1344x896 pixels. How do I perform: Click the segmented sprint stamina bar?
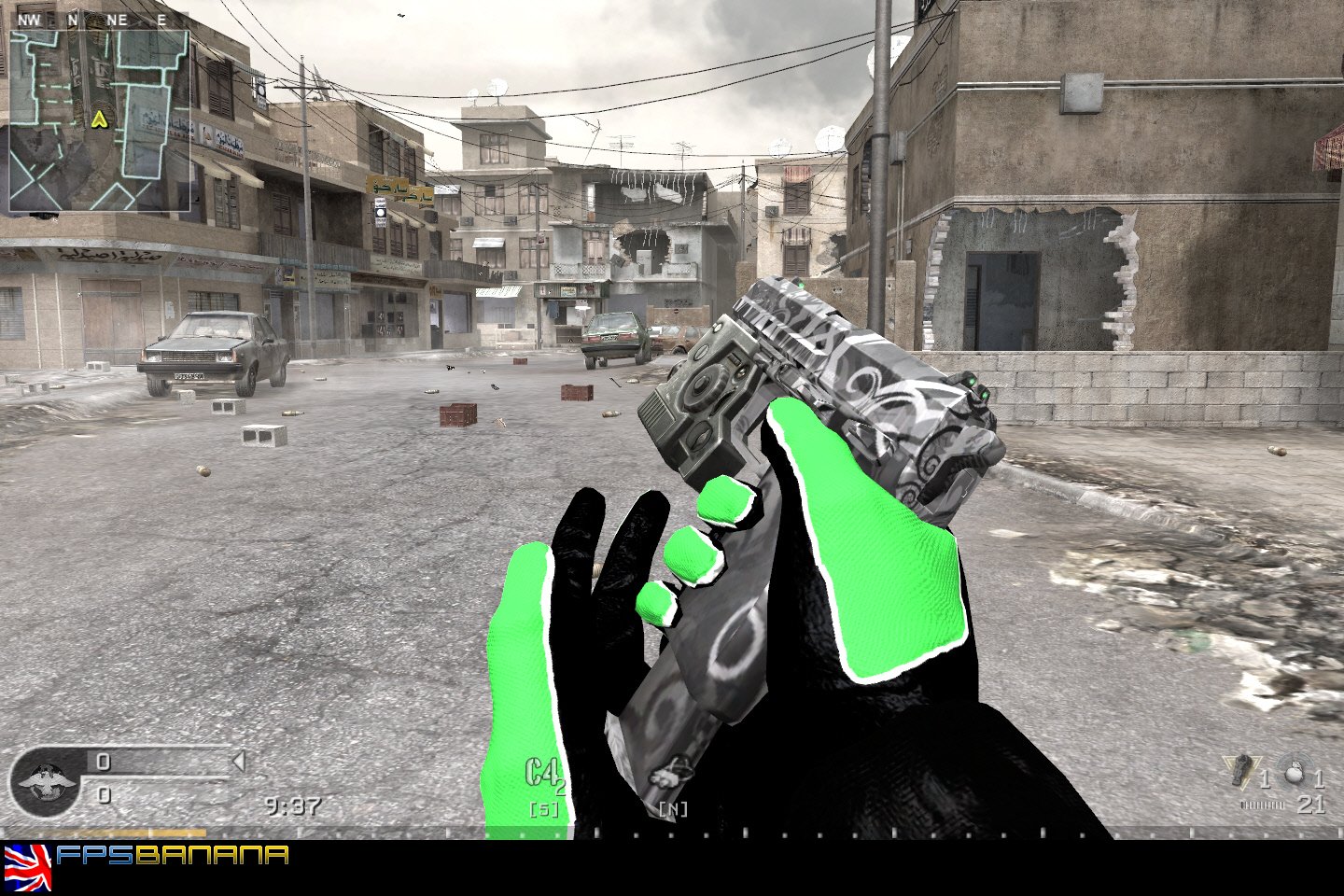pyautogui.click(x=1262, y=804)
